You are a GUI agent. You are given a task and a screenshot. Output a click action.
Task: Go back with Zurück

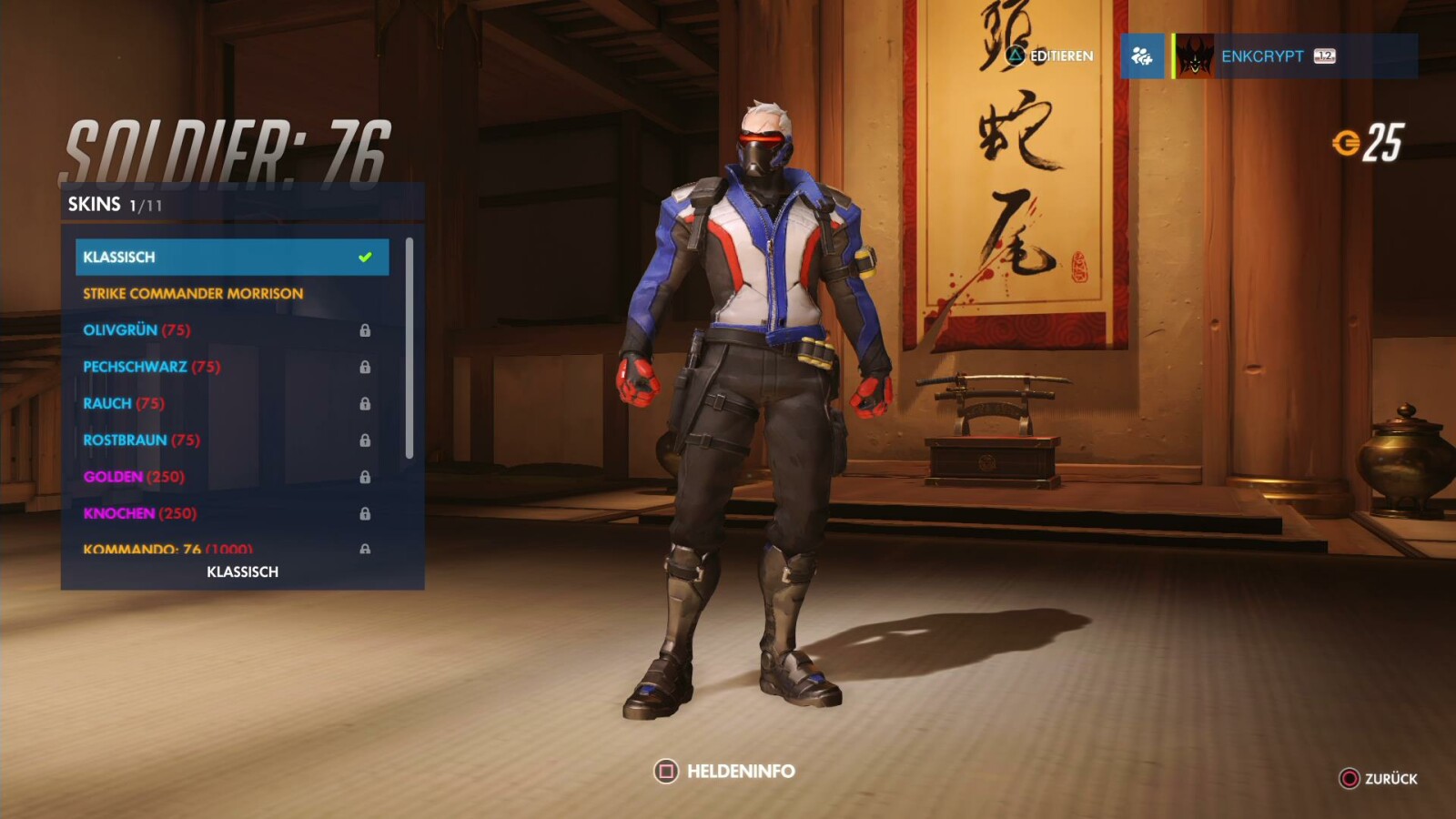(x=1379, y=779)
